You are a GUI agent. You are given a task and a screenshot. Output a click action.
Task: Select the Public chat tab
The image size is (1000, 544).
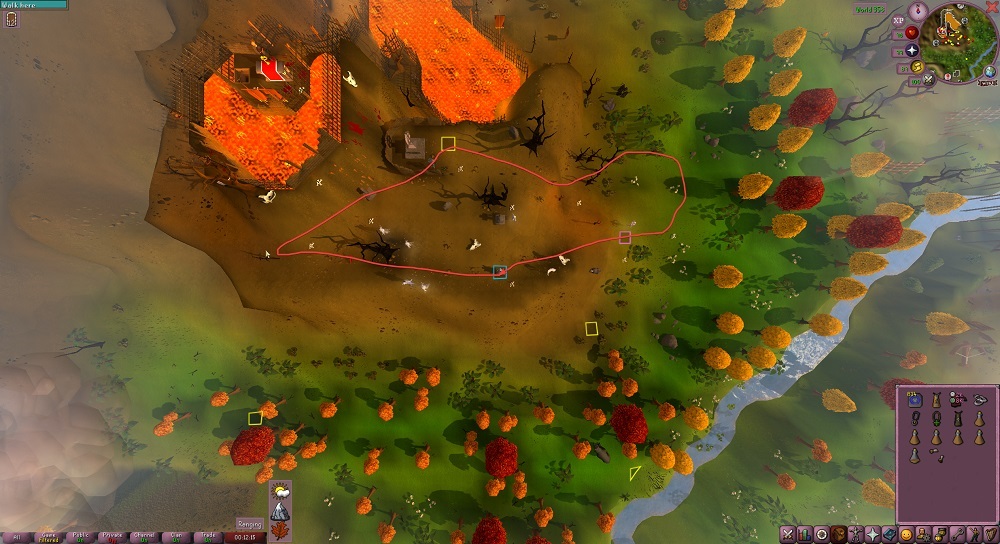80,536
